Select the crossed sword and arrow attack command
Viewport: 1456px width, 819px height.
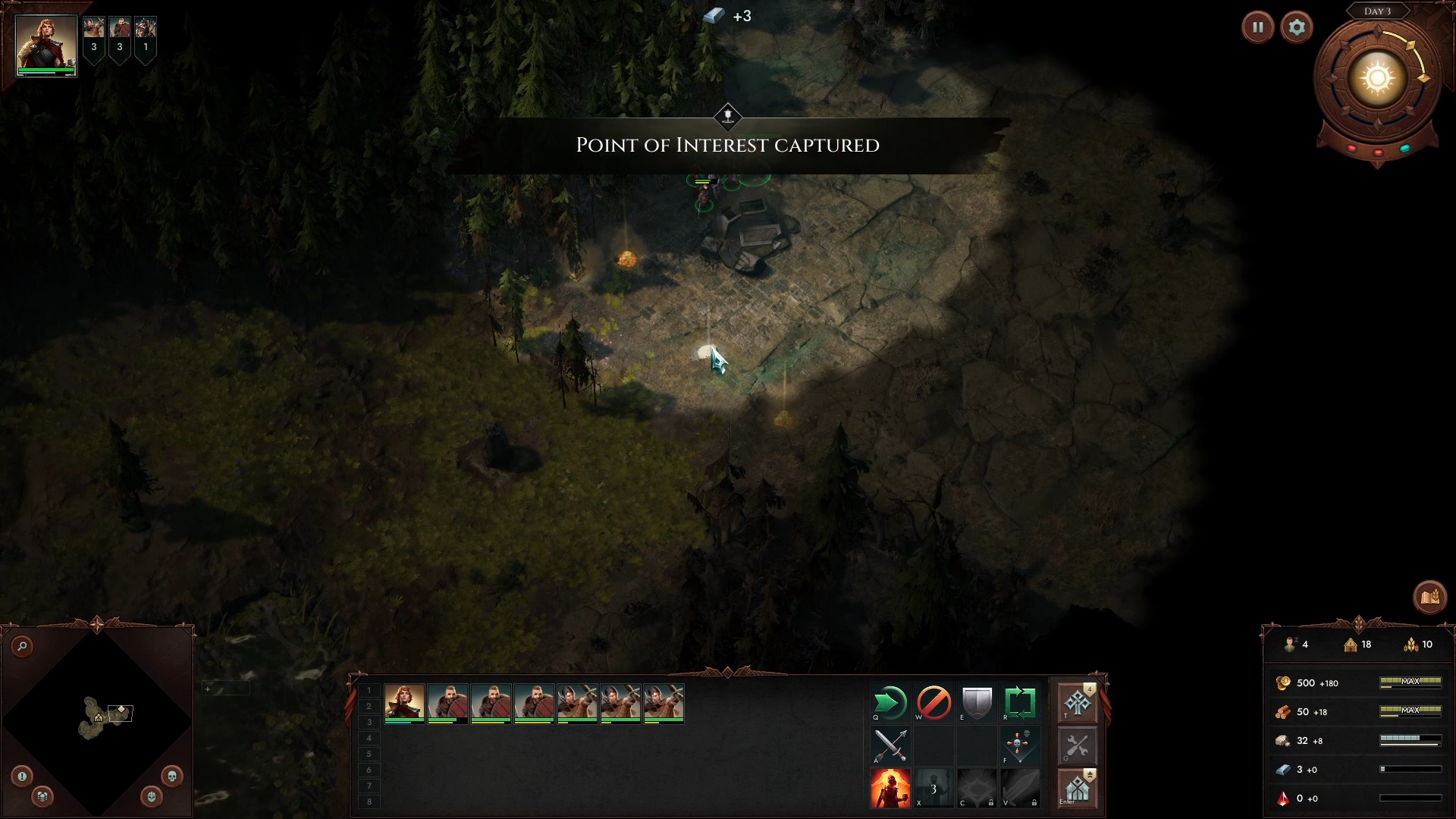pyautogui.click(x=890, y=746)
